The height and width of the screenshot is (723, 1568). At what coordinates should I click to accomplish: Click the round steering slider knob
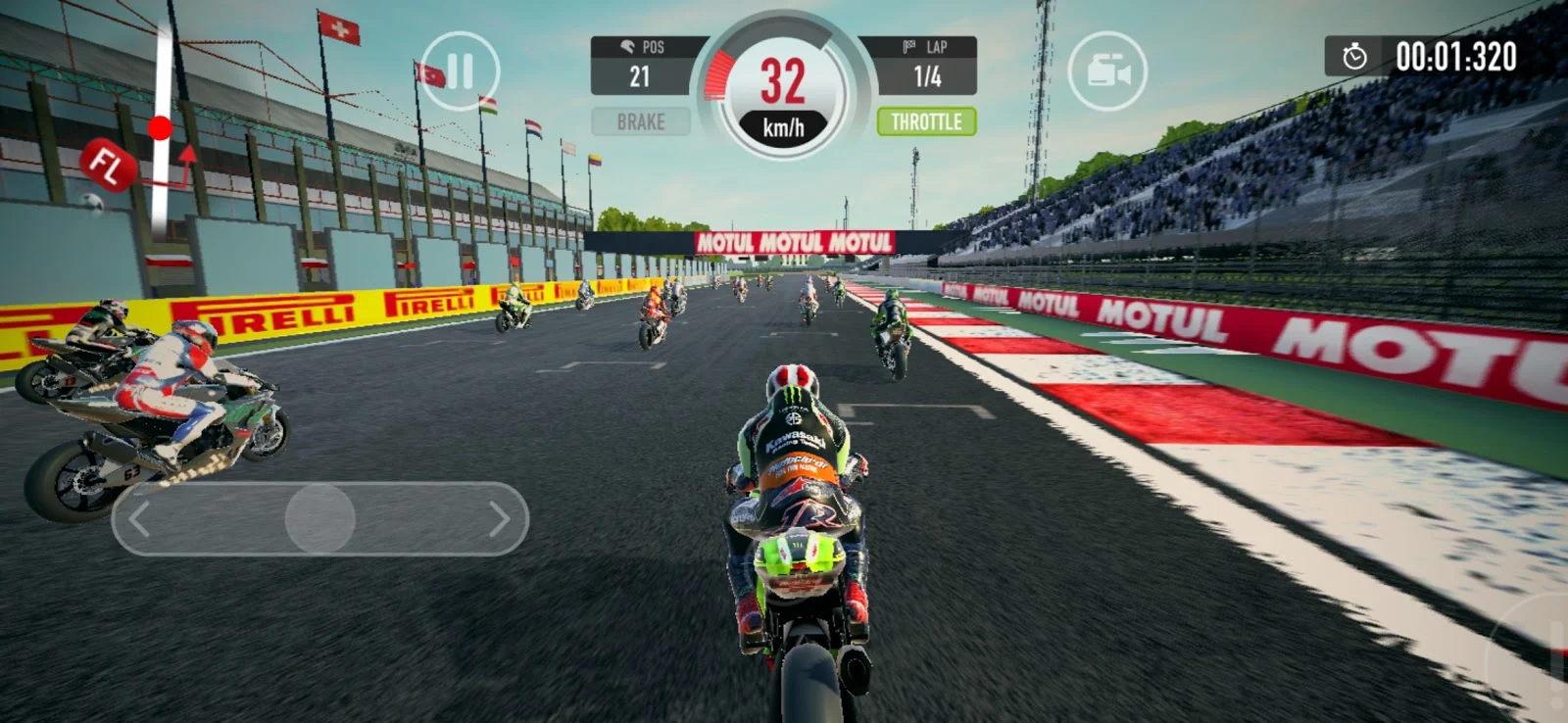click(319, 519)
